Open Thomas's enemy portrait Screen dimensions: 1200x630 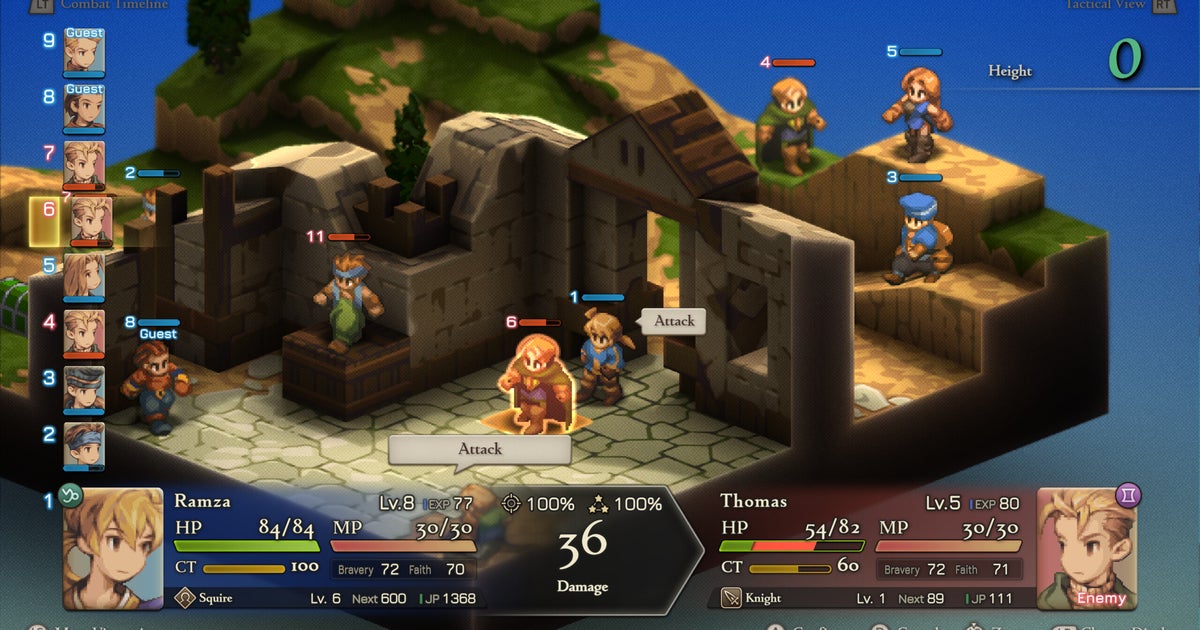(x=1087, y=548)
